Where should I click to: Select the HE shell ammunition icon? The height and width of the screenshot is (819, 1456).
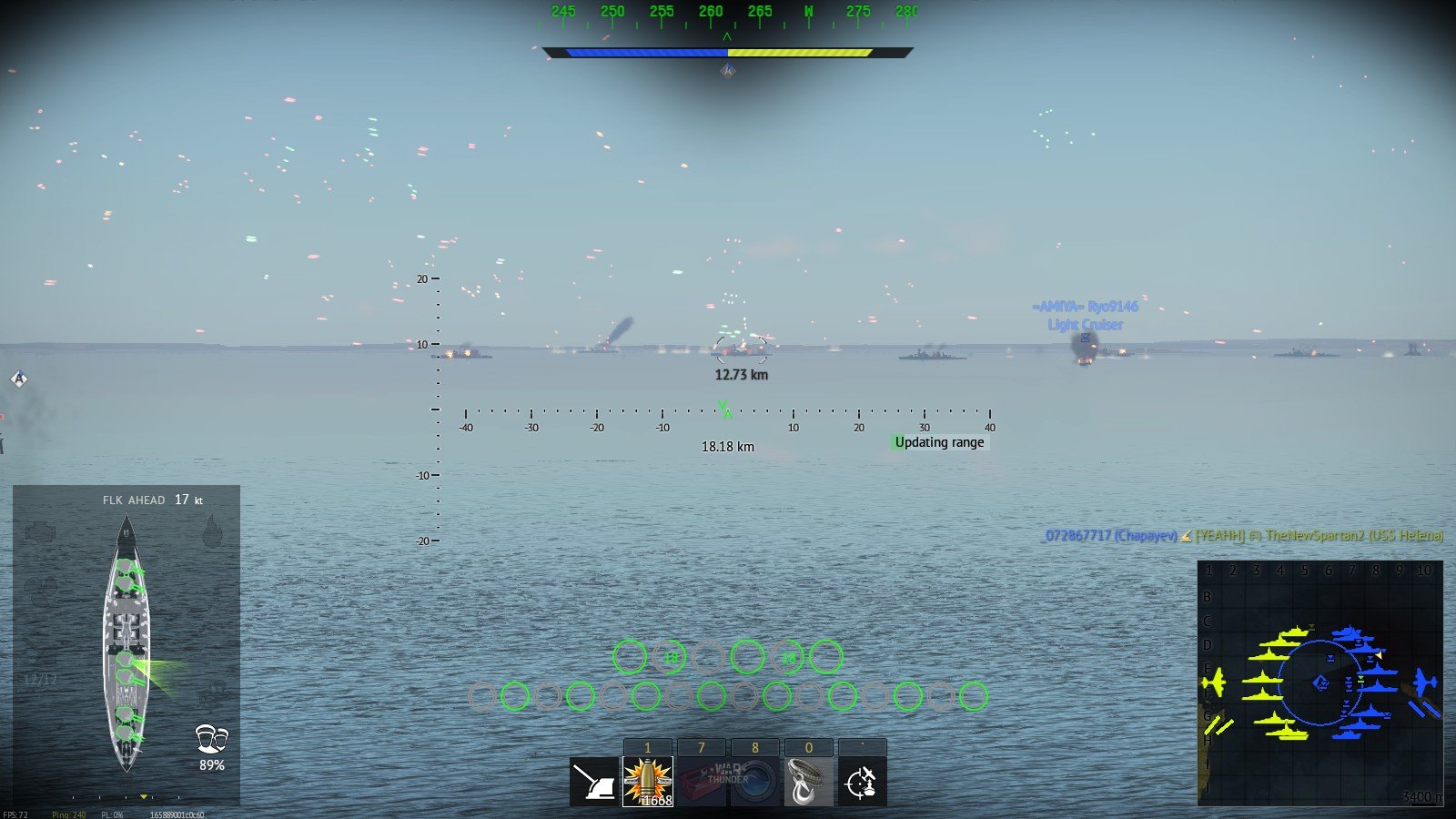pyautogui.click(x=647, y=781)
